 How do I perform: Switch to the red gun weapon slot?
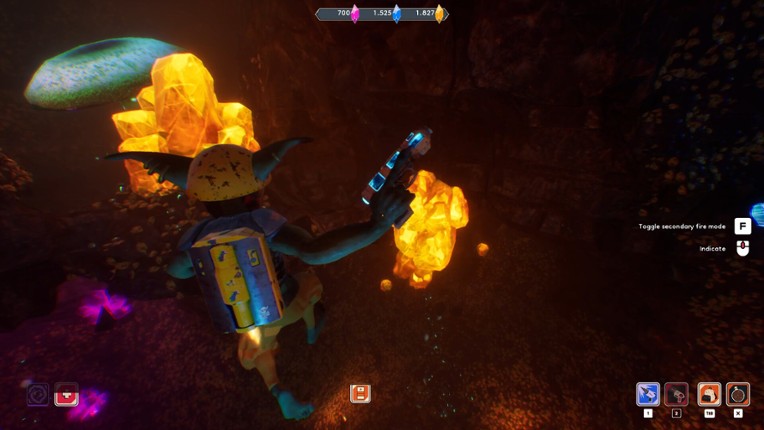pos(677,394)
